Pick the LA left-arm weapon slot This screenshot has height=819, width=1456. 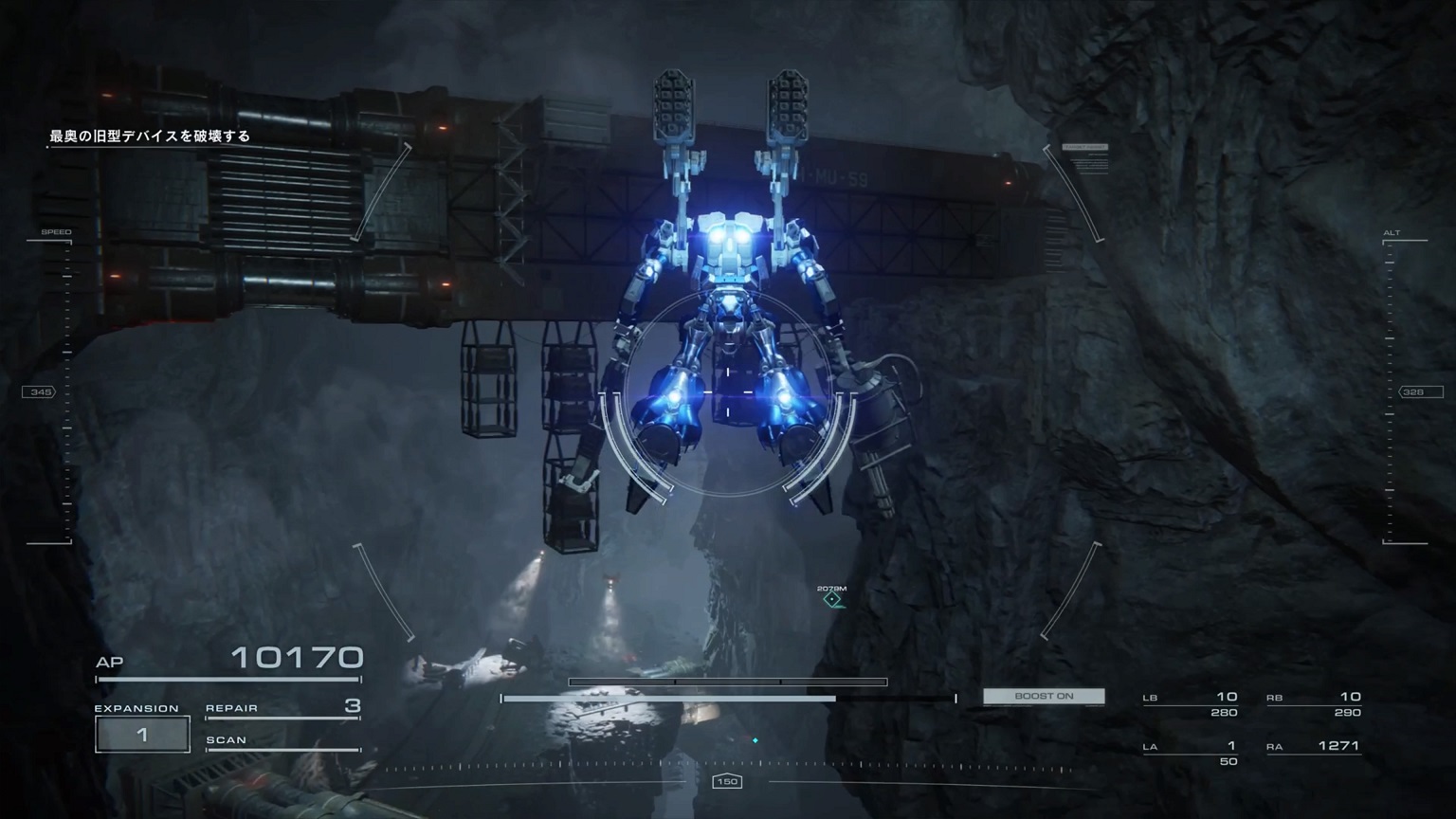[x=1191, y=753]
